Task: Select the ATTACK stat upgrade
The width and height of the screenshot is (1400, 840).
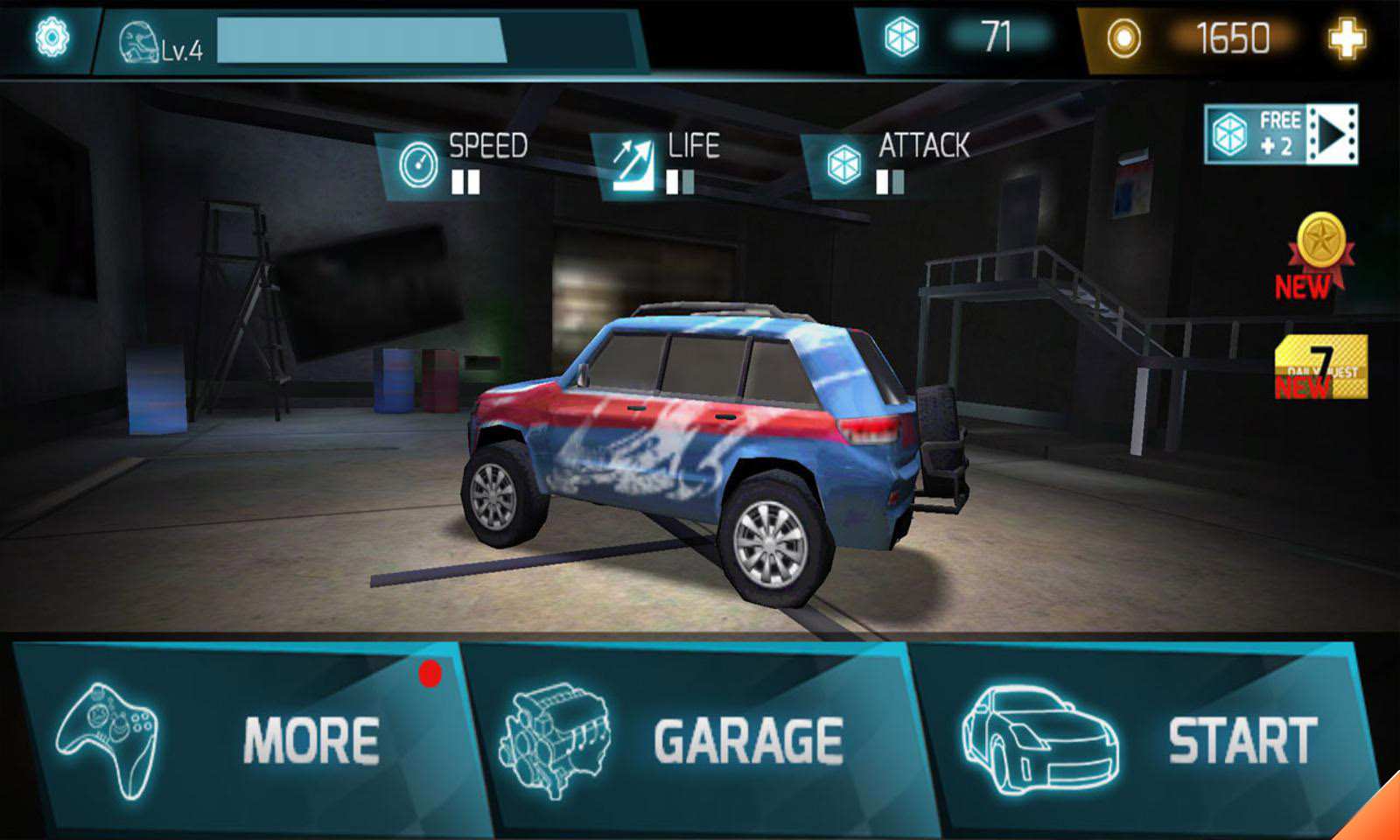Action: tap(892, 164)
